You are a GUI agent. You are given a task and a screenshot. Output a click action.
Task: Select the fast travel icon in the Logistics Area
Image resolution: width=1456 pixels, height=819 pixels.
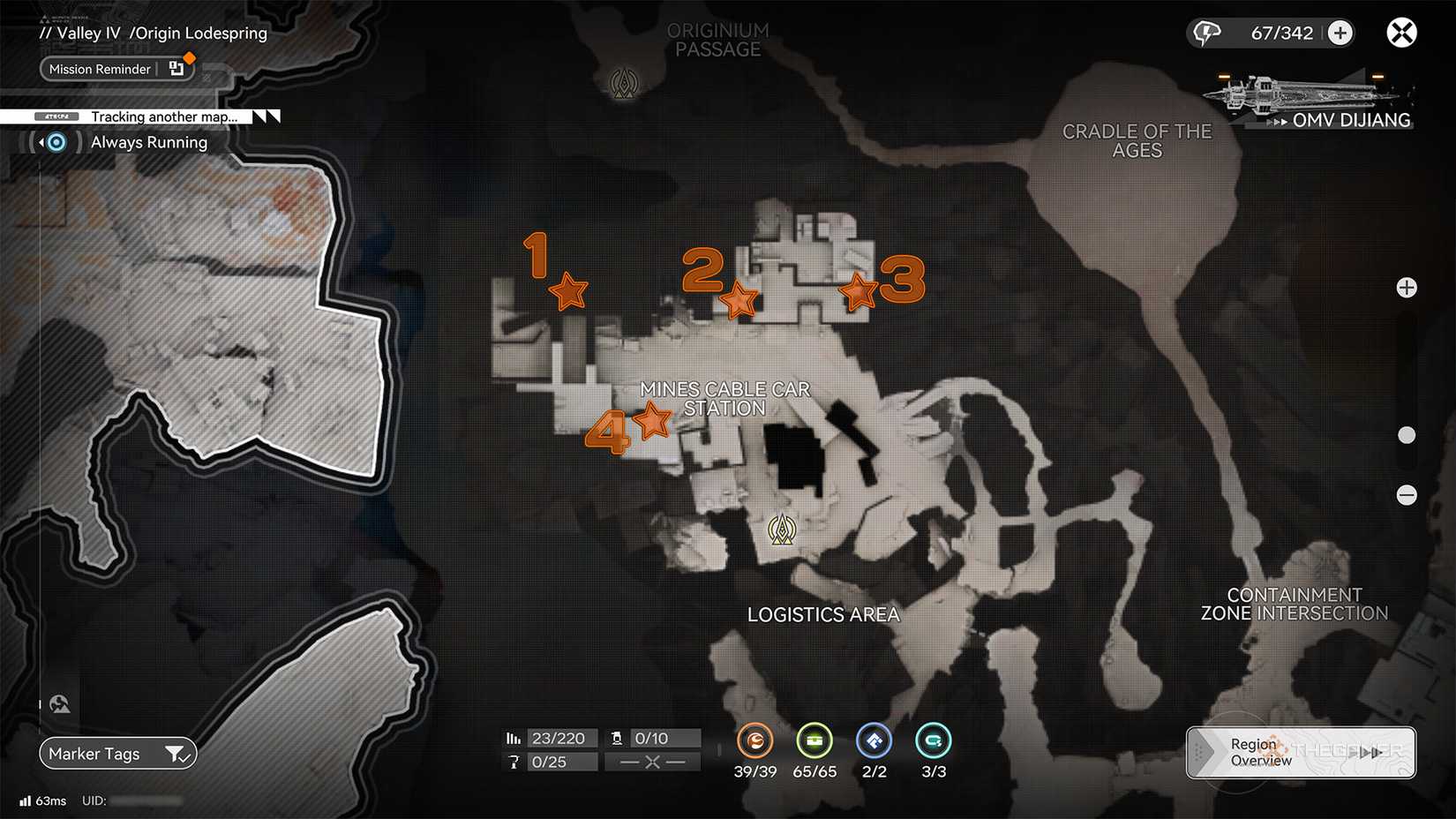(782, 530)
